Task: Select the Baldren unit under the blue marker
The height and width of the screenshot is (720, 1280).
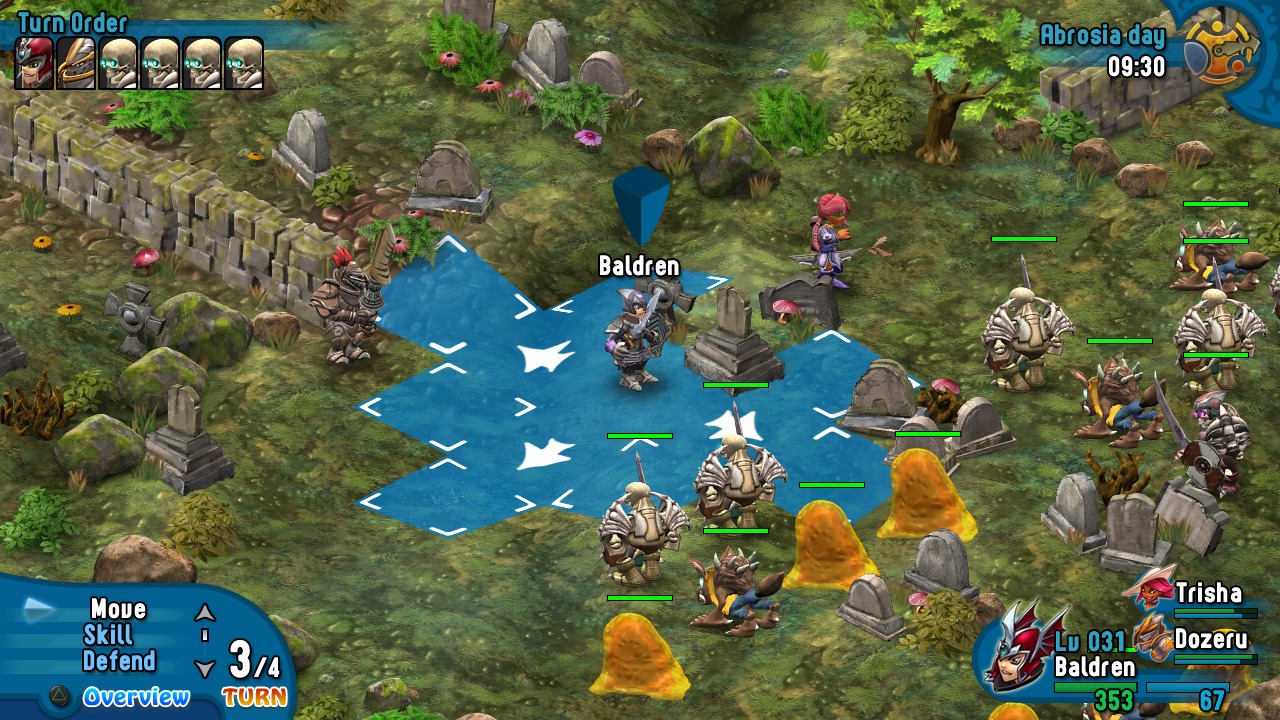Action: coord(634,338)
